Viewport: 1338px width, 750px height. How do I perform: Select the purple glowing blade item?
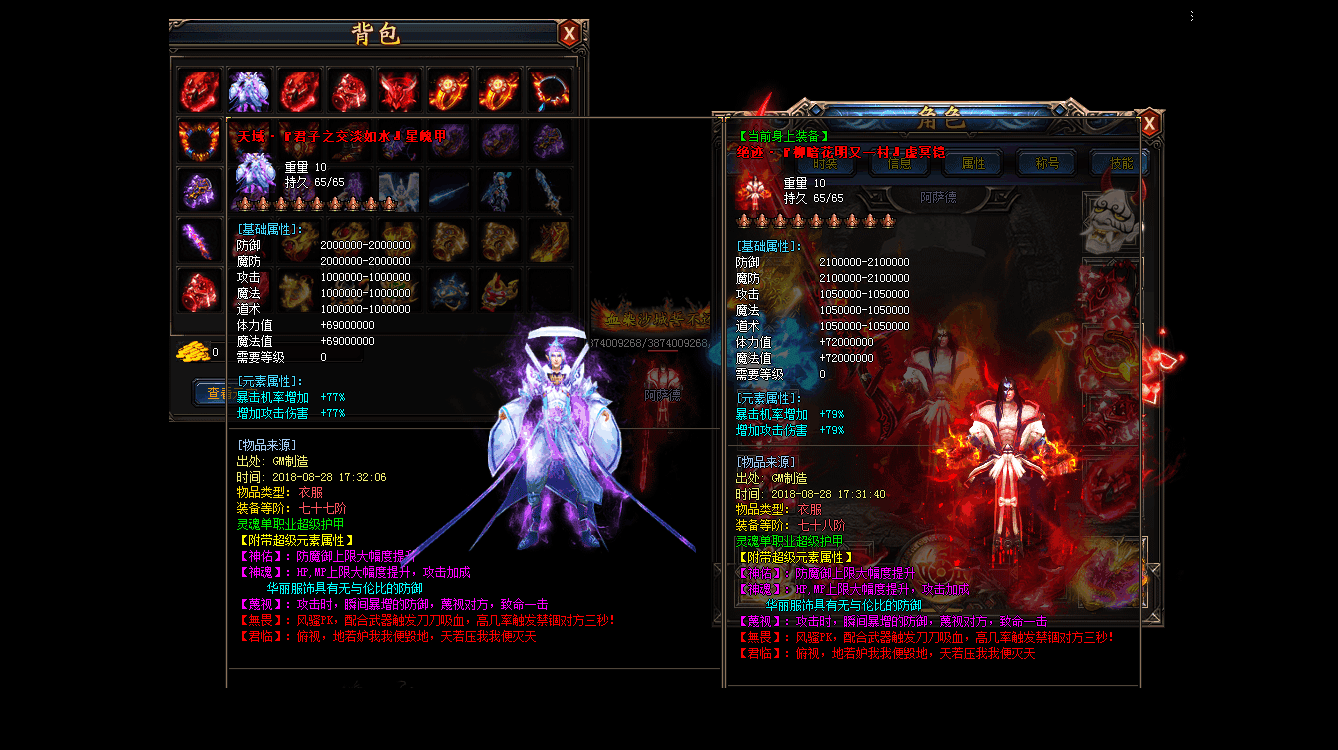(x=200, y=240)
